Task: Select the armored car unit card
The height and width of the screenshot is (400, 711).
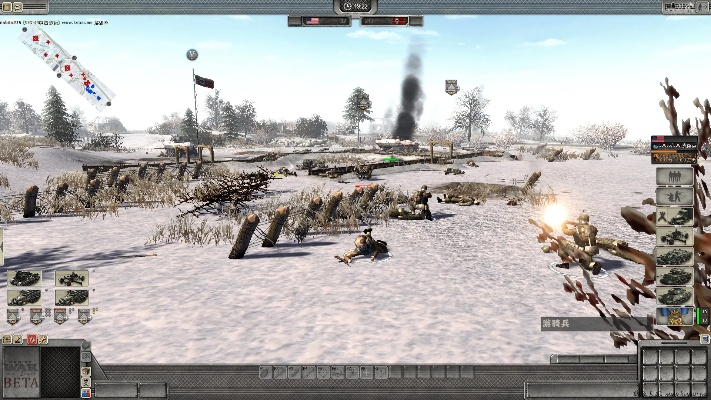Action: (x=23, y=279)
